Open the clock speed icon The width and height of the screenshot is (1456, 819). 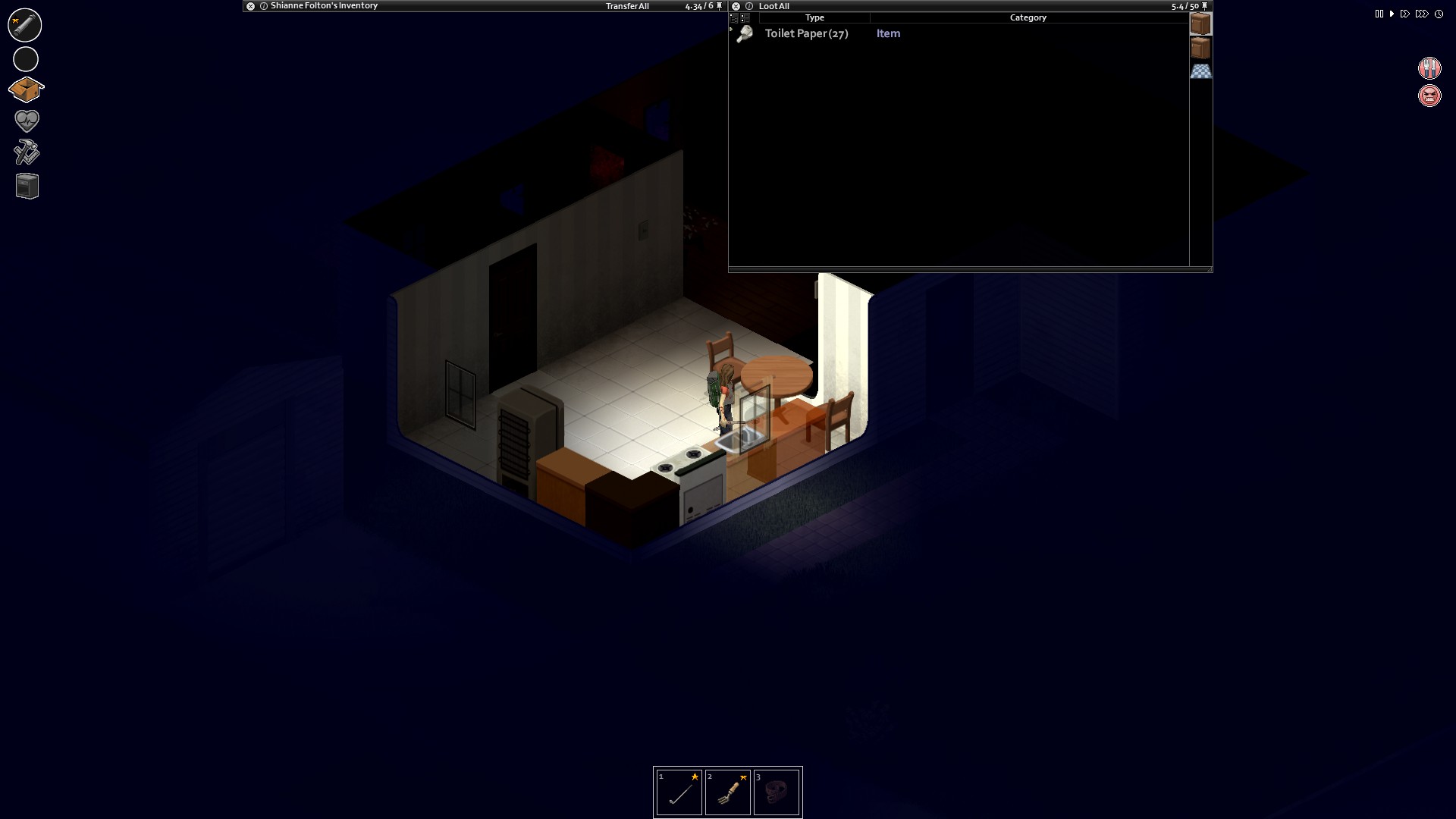[1439, 13]
